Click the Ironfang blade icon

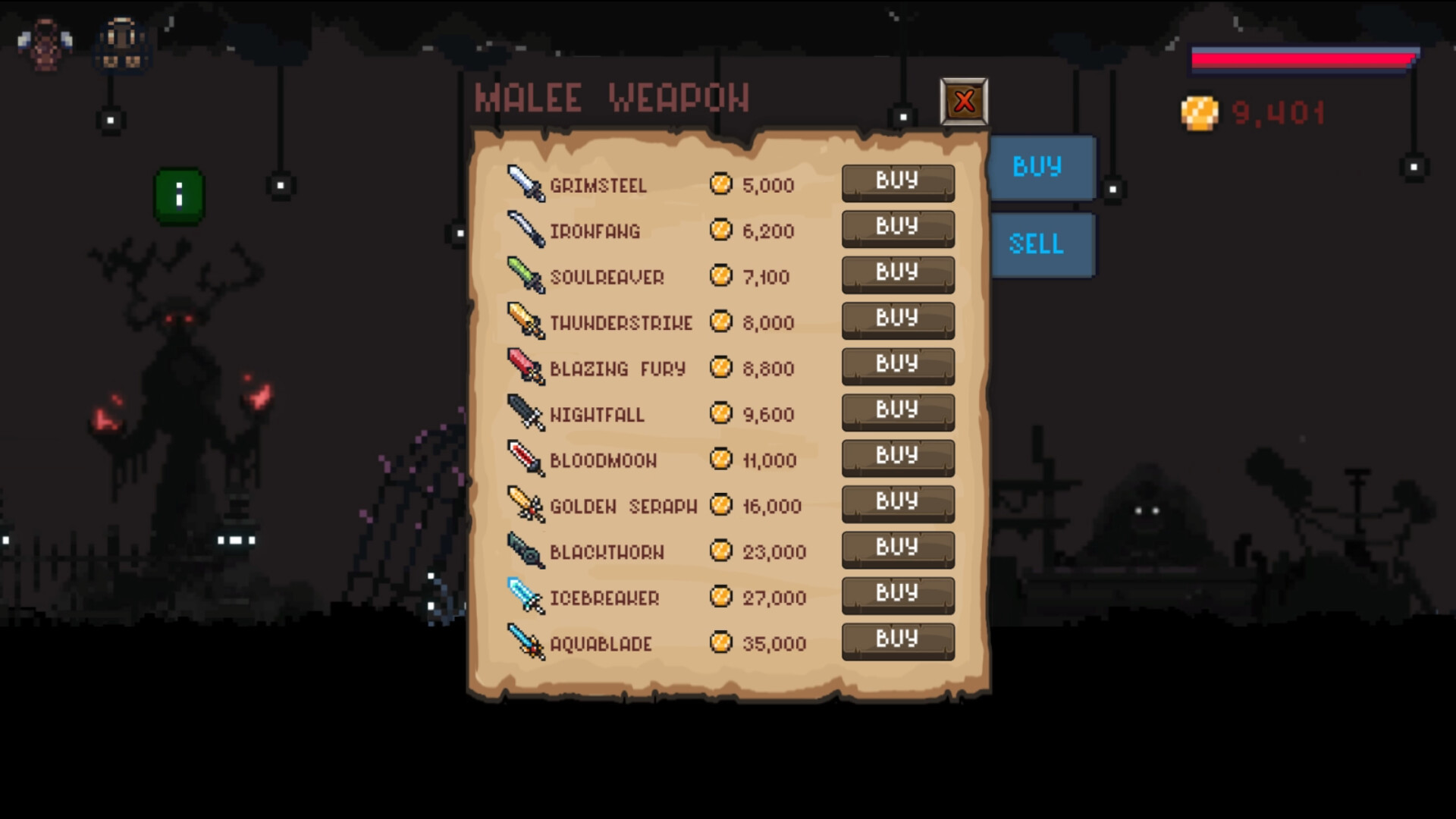pyautogui.click(x=525, y=231)
